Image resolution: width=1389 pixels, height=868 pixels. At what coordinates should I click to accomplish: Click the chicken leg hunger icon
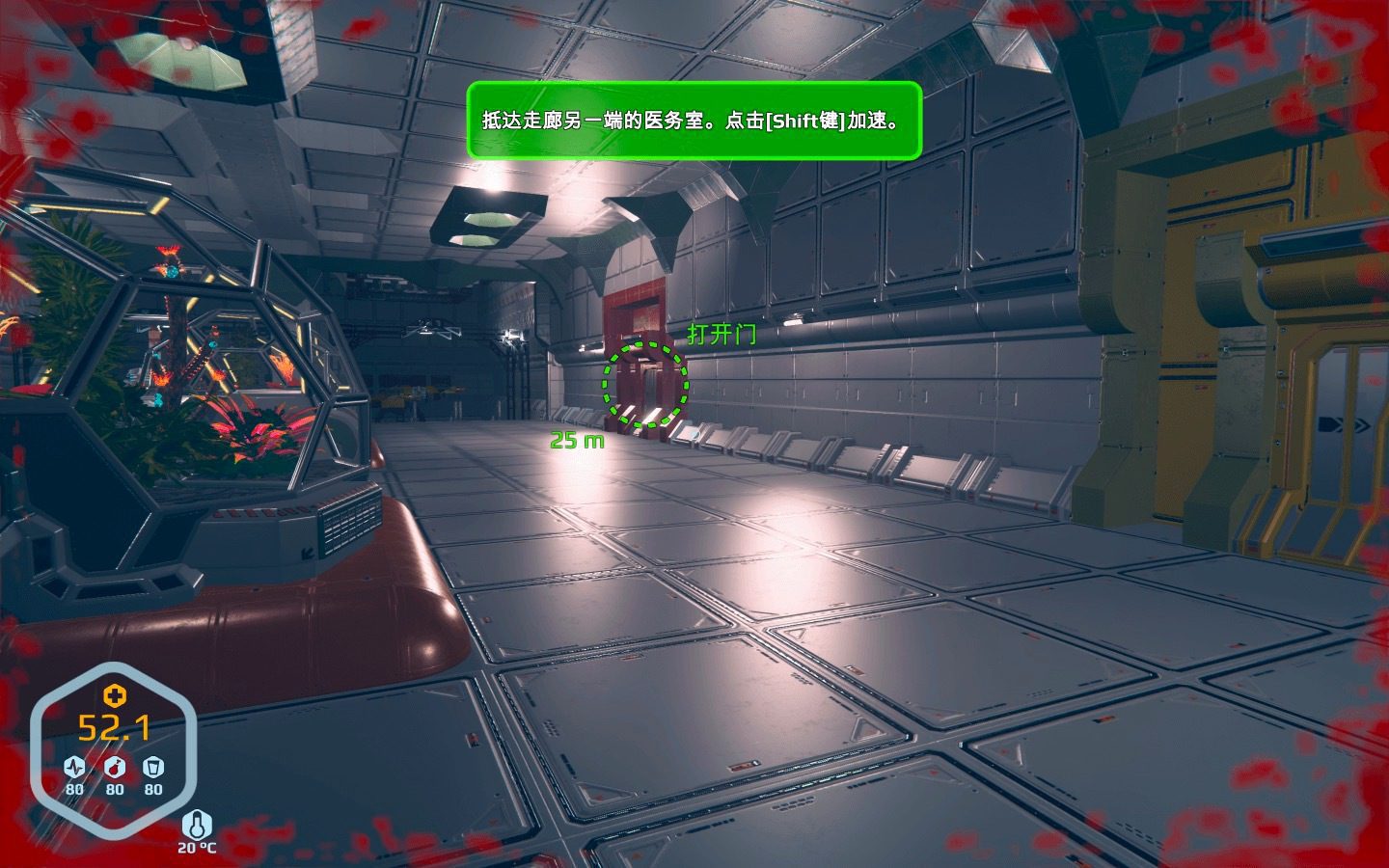click(115, 768)
